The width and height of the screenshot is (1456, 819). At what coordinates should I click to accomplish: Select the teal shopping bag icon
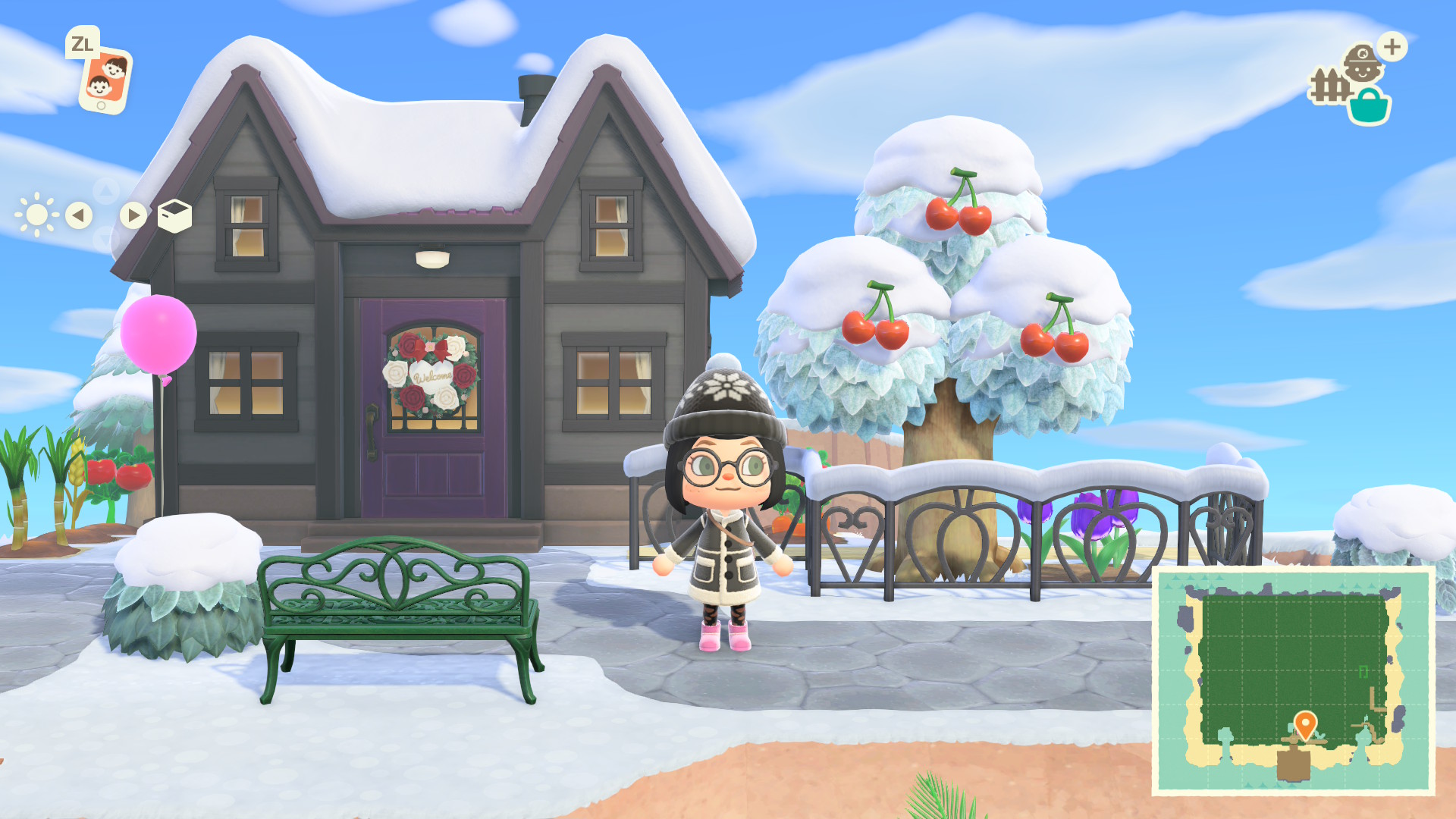coord(1369,107)
